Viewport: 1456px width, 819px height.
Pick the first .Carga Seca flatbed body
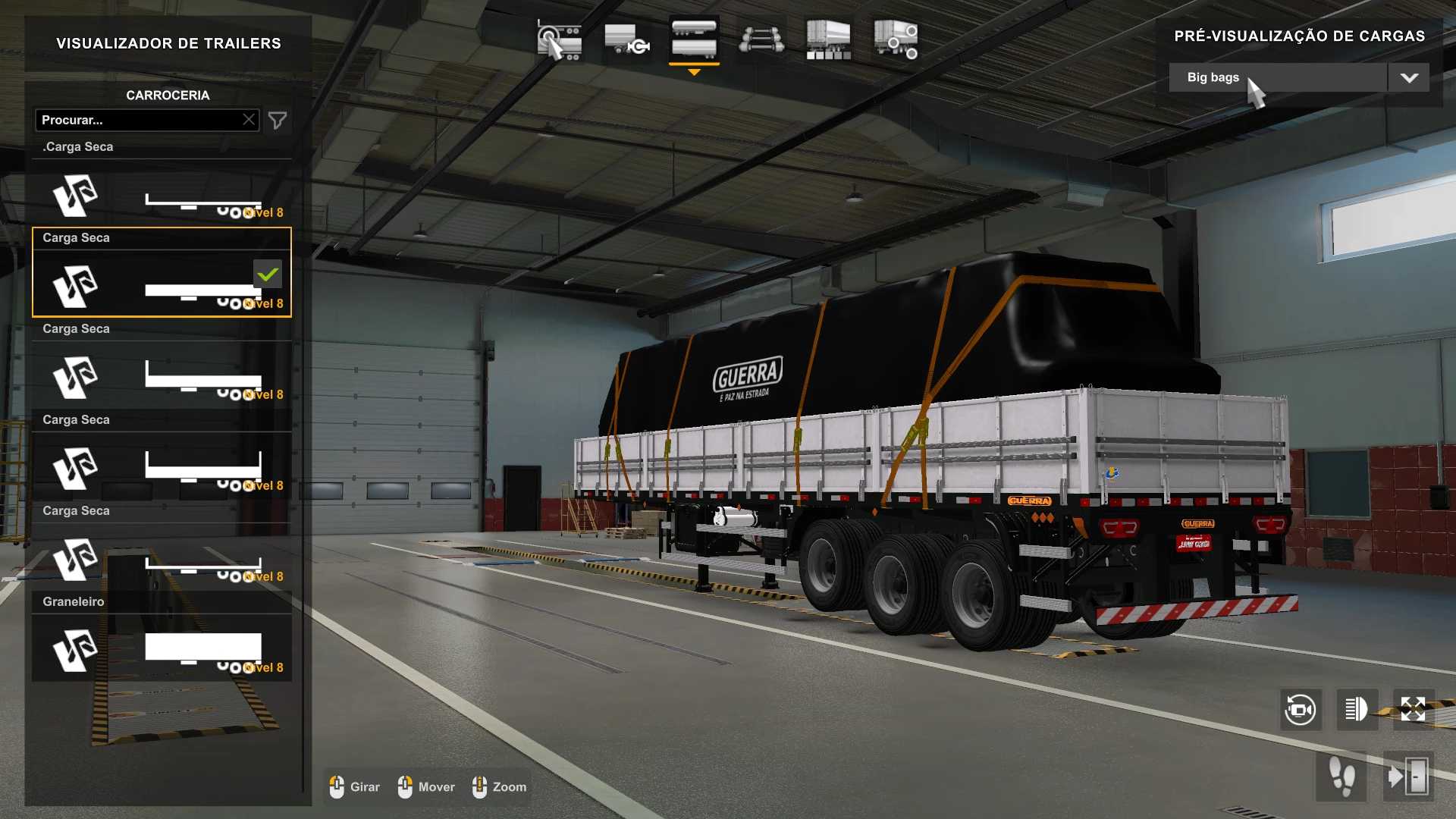pos(162,193)
